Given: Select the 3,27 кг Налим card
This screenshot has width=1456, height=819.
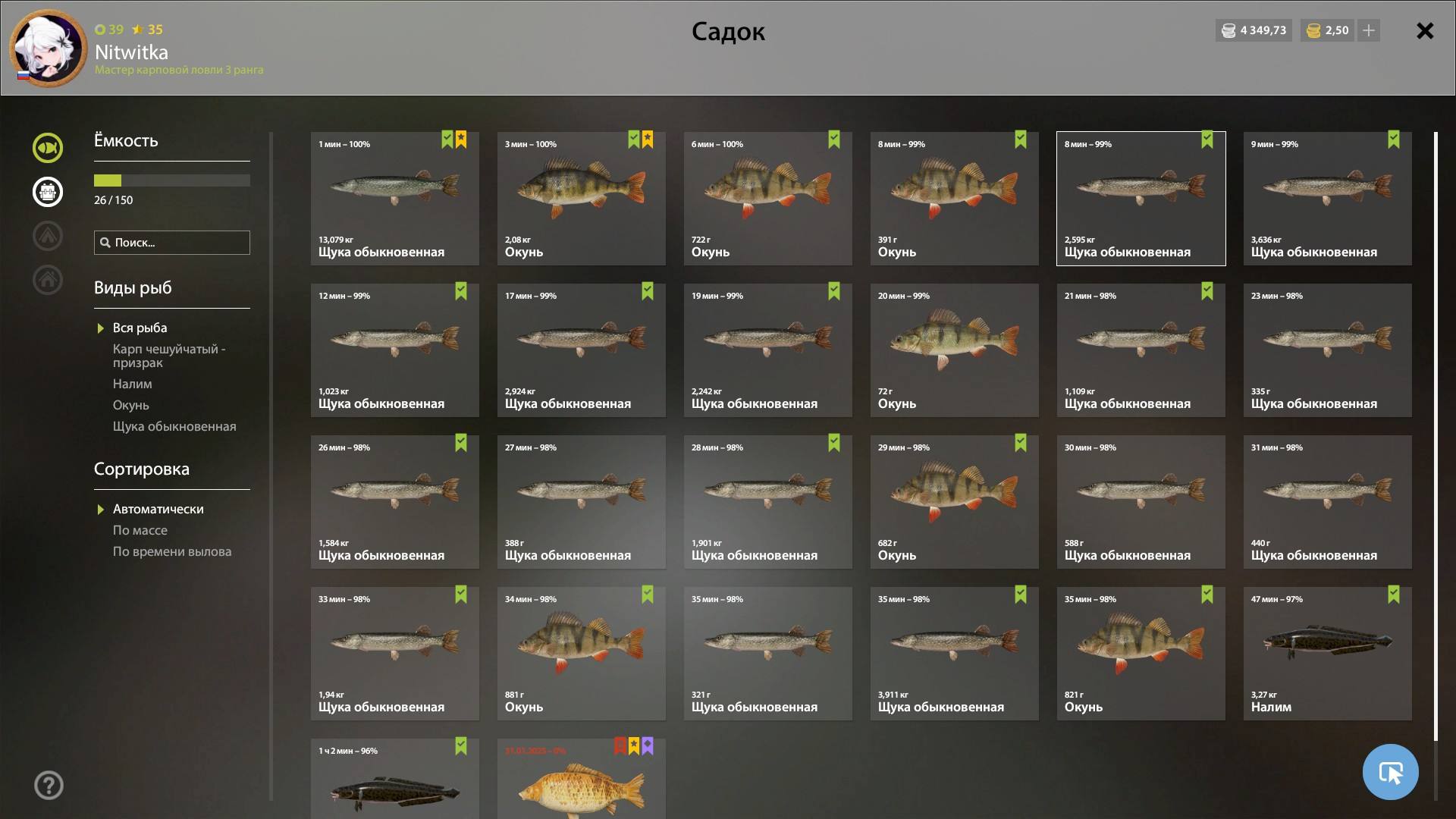Looking at the screenshot, I should coord(1327,654).
